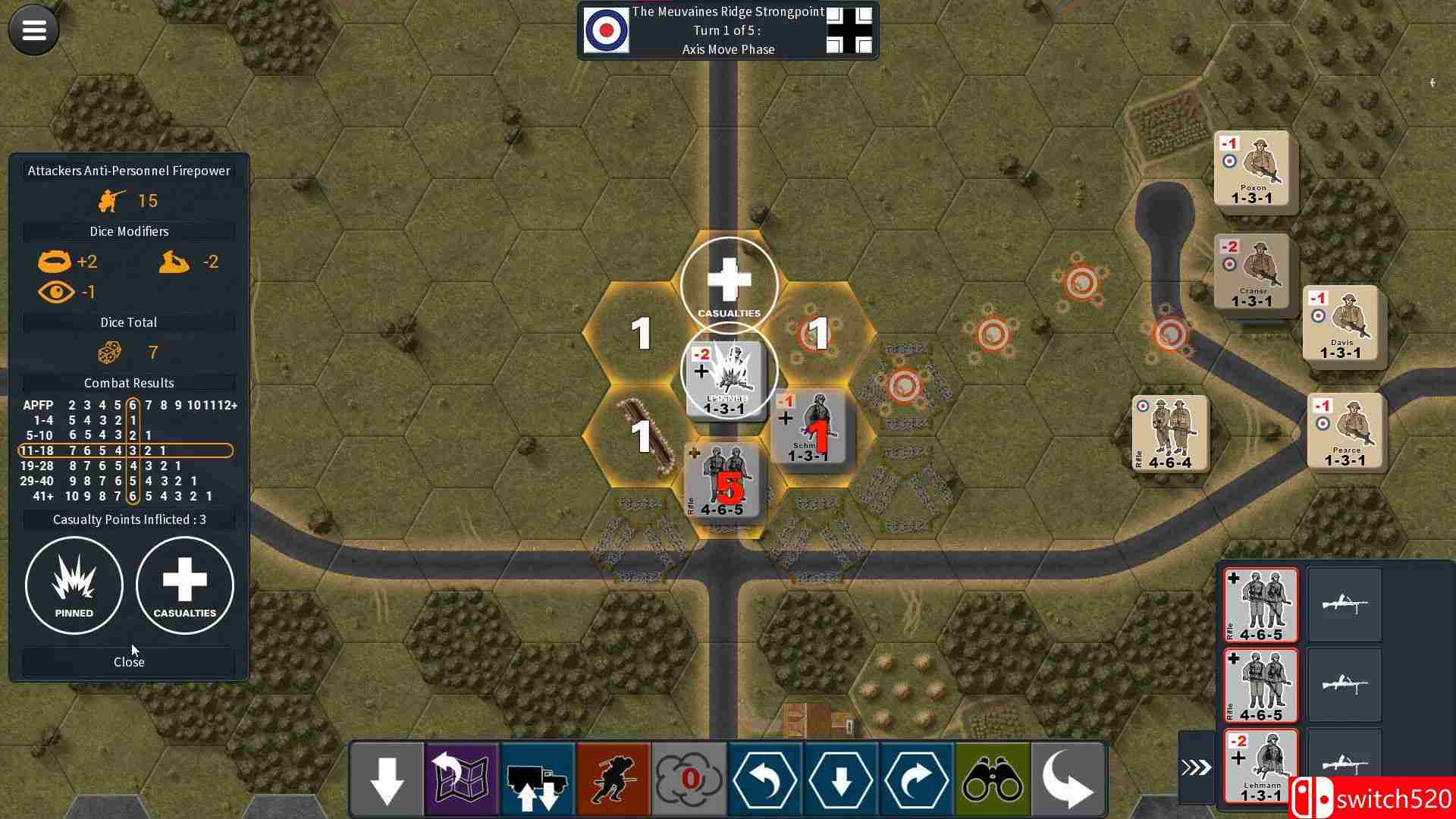Viewport: 1456px width, 819px height.
Task: Open the hamburger main menu
Action: (x=34, y=30)
